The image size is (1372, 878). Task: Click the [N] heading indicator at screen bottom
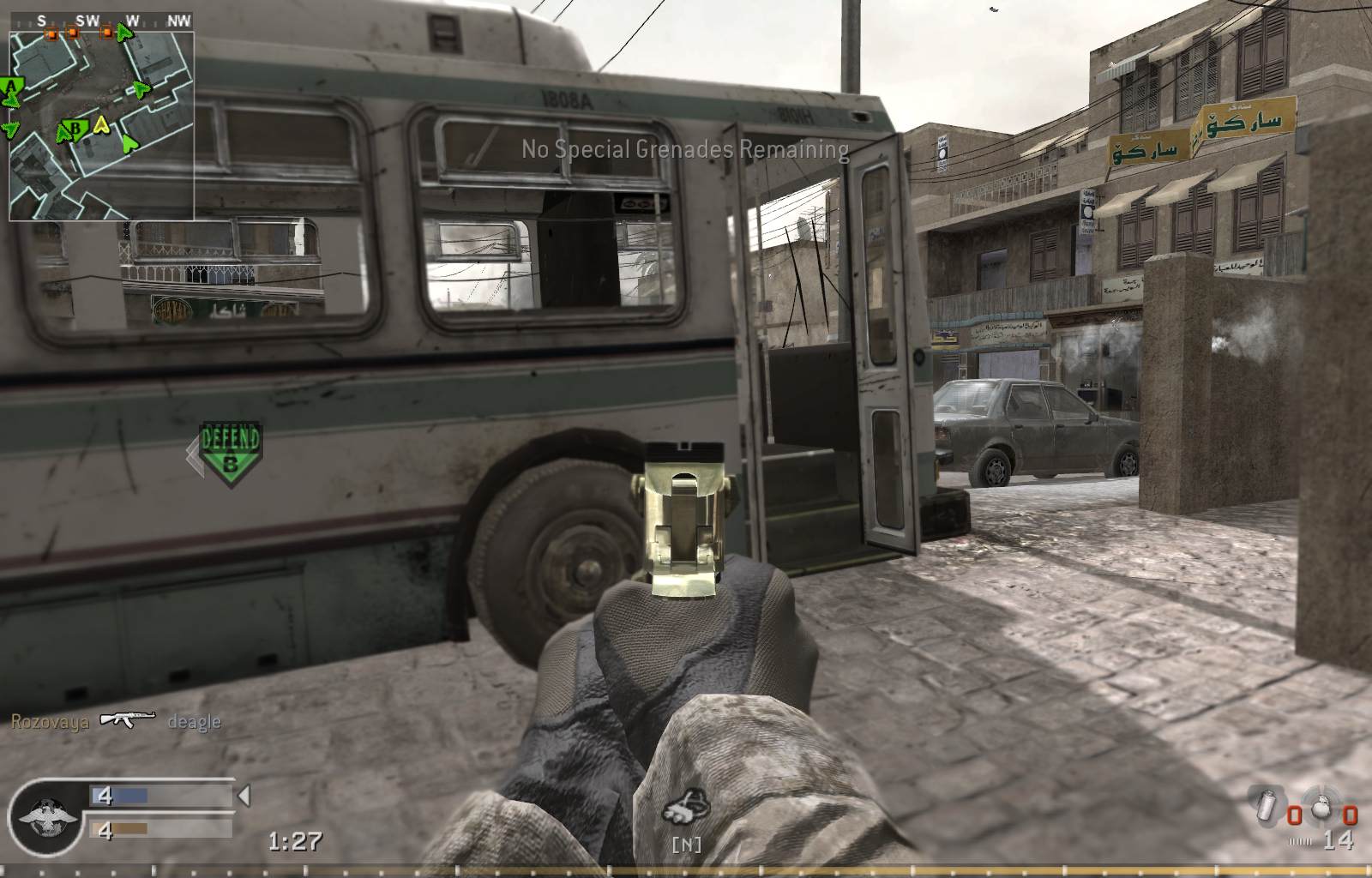coord(686,844)
